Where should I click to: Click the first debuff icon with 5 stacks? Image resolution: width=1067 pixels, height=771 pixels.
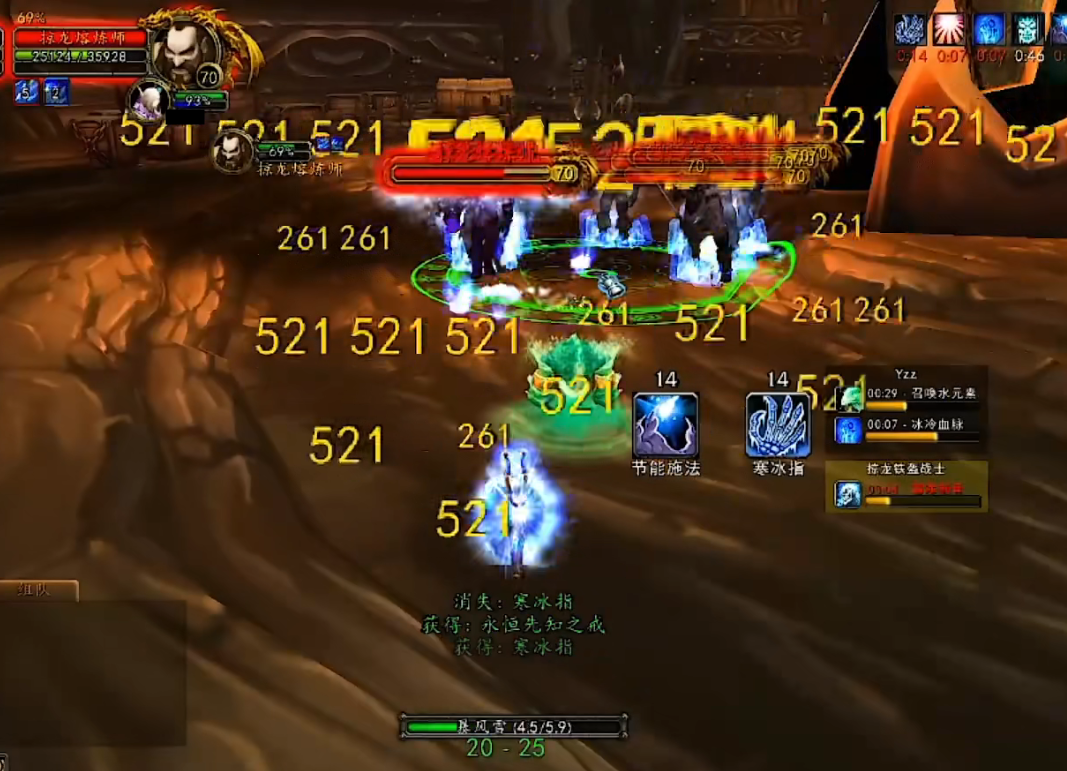click(x=25, y=93)
